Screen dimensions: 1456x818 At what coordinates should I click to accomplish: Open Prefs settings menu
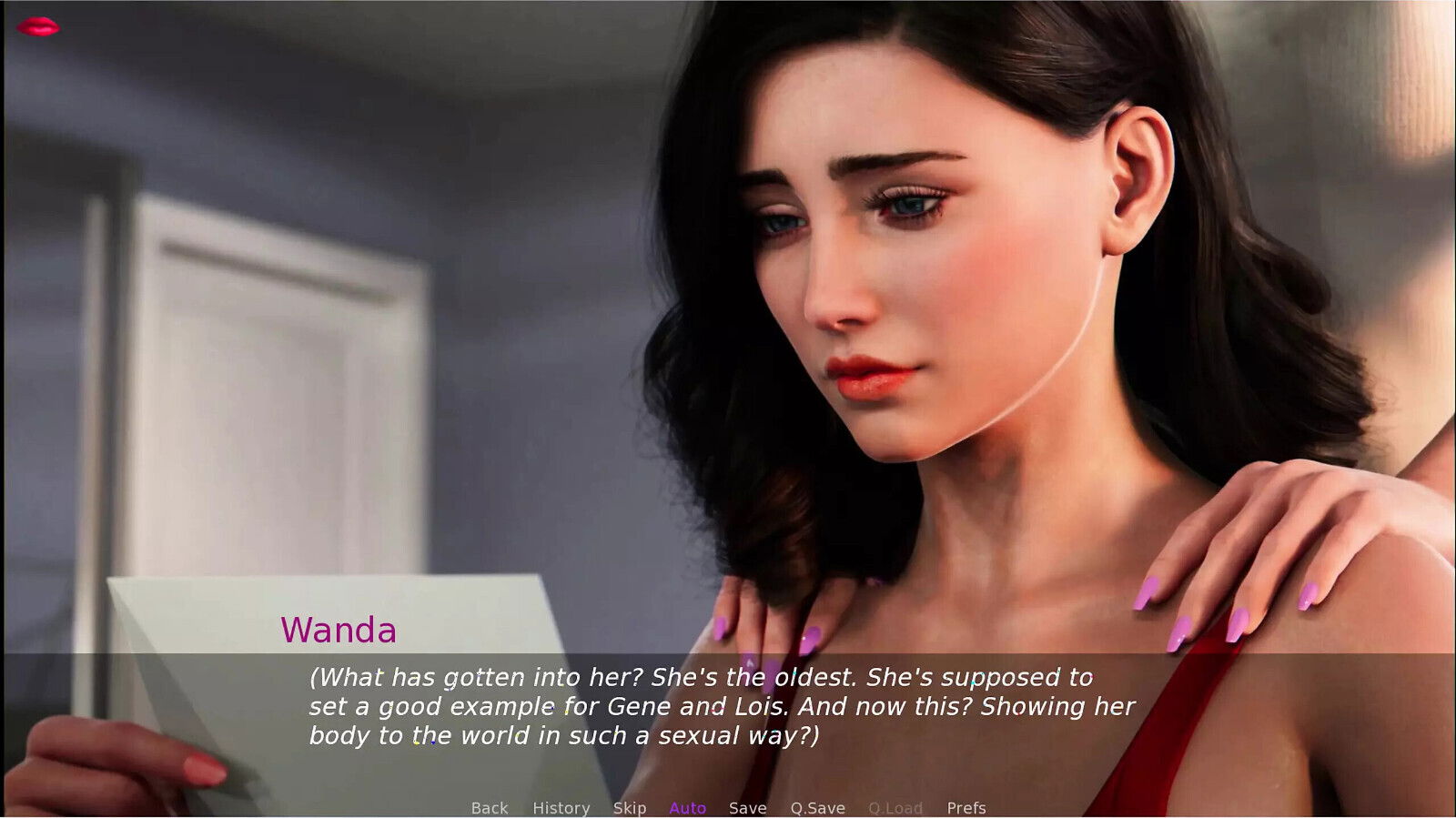(x=966, y=808)
